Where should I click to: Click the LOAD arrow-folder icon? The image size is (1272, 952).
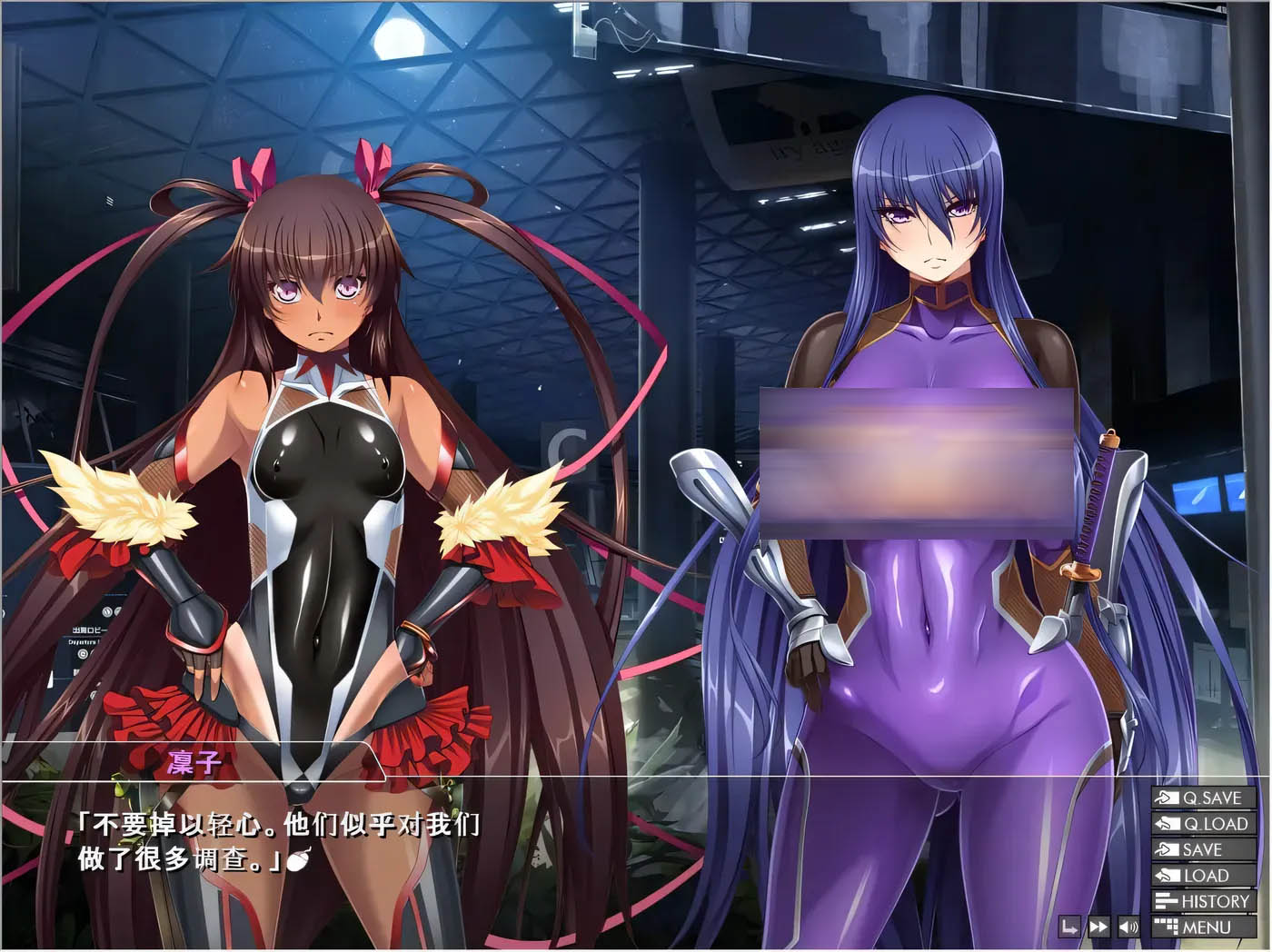[x=1167, y=875]
